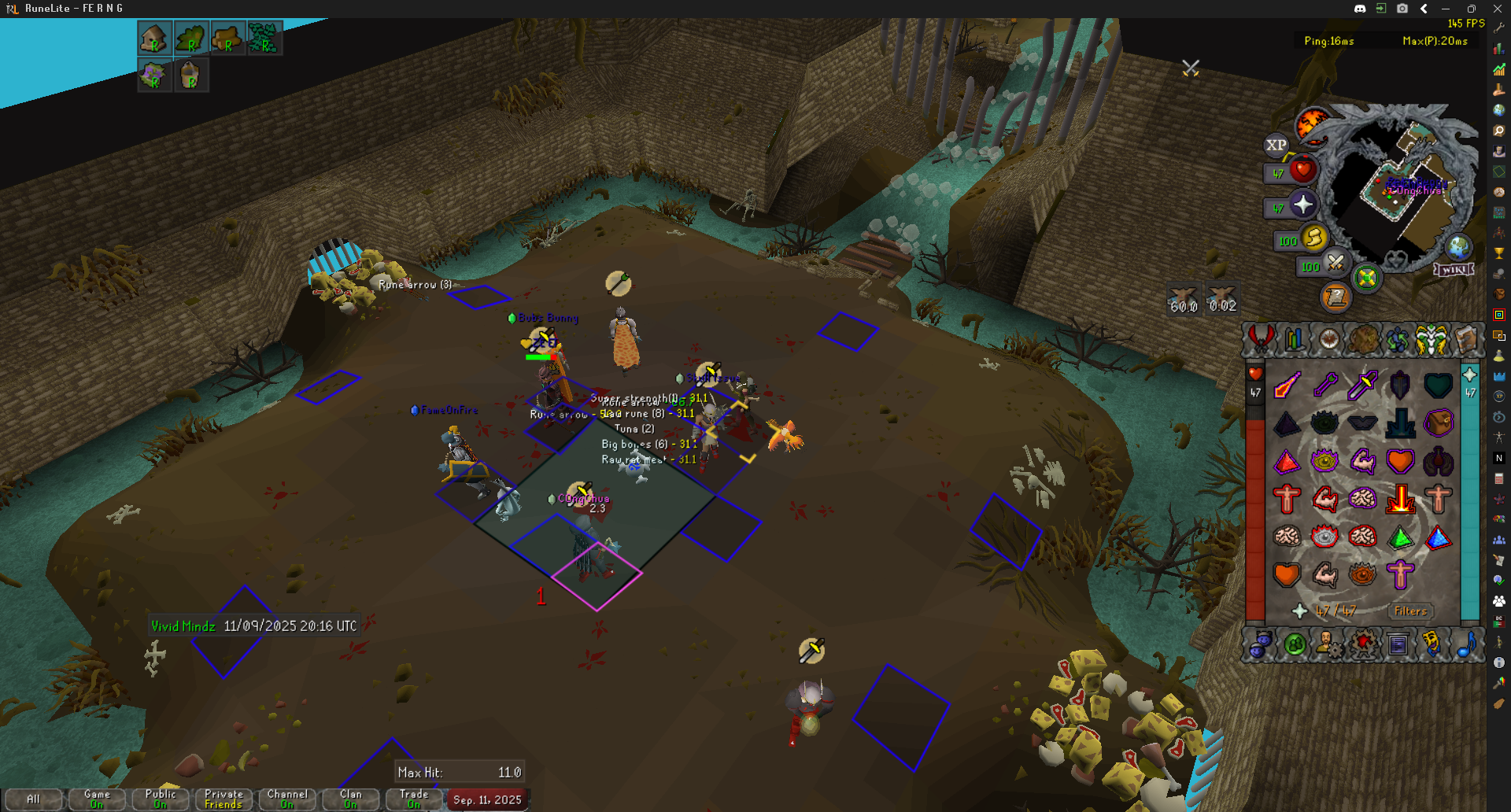Close the RuneLite window
Viewport: 1511px width, 812px height.
tap(1497, 9)
